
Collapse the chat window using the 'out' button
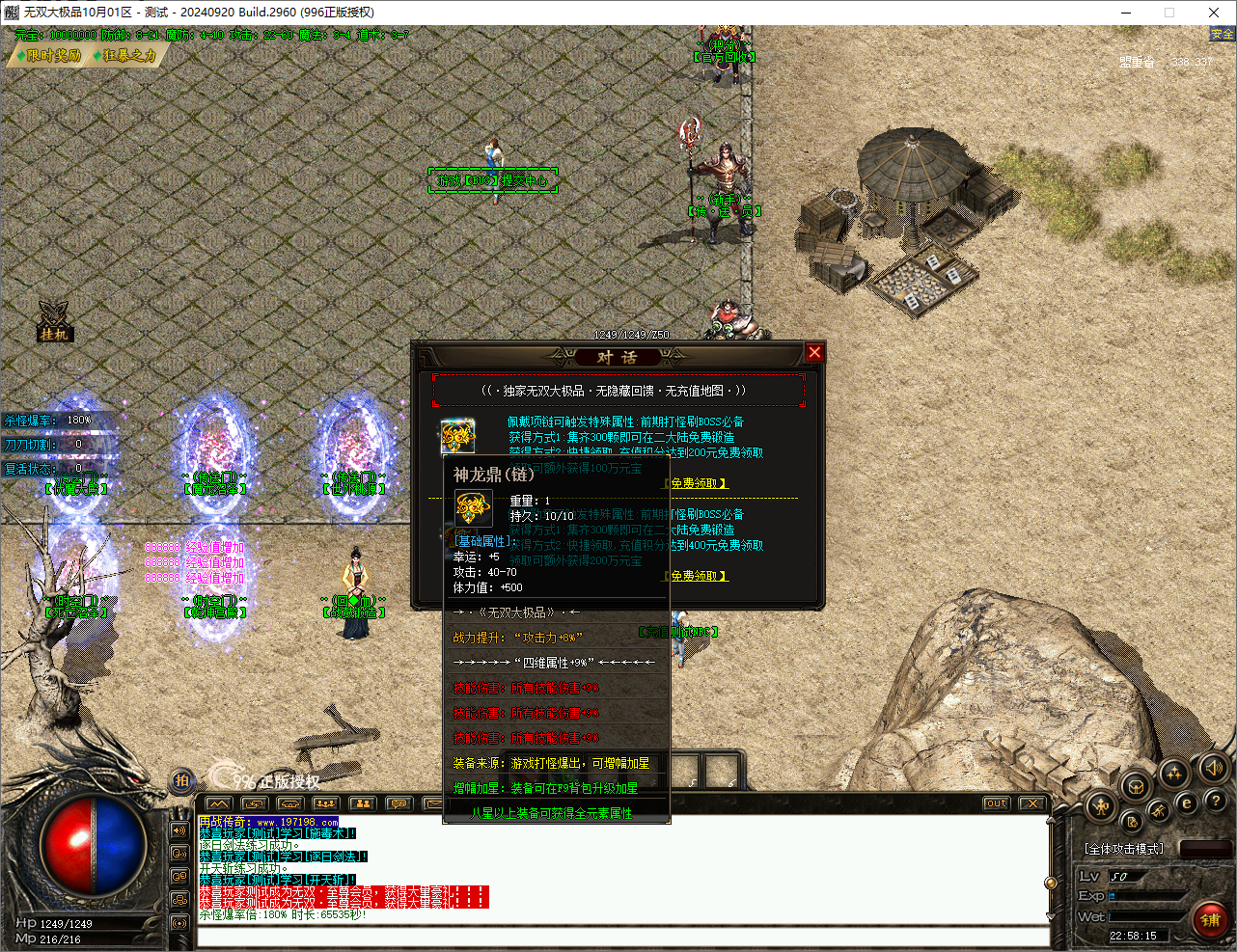tap(995, 802)
